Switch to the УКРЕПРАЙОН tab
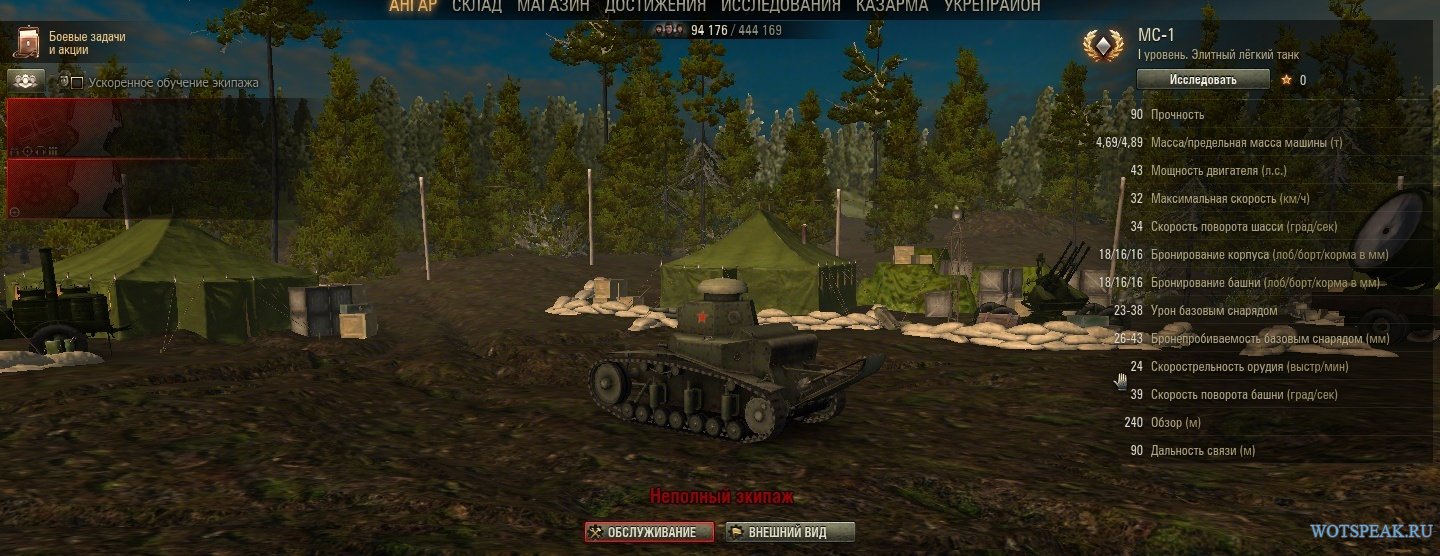Image resolution: width=1440 pixels, height=556 pixels. (x=991, y=7)
